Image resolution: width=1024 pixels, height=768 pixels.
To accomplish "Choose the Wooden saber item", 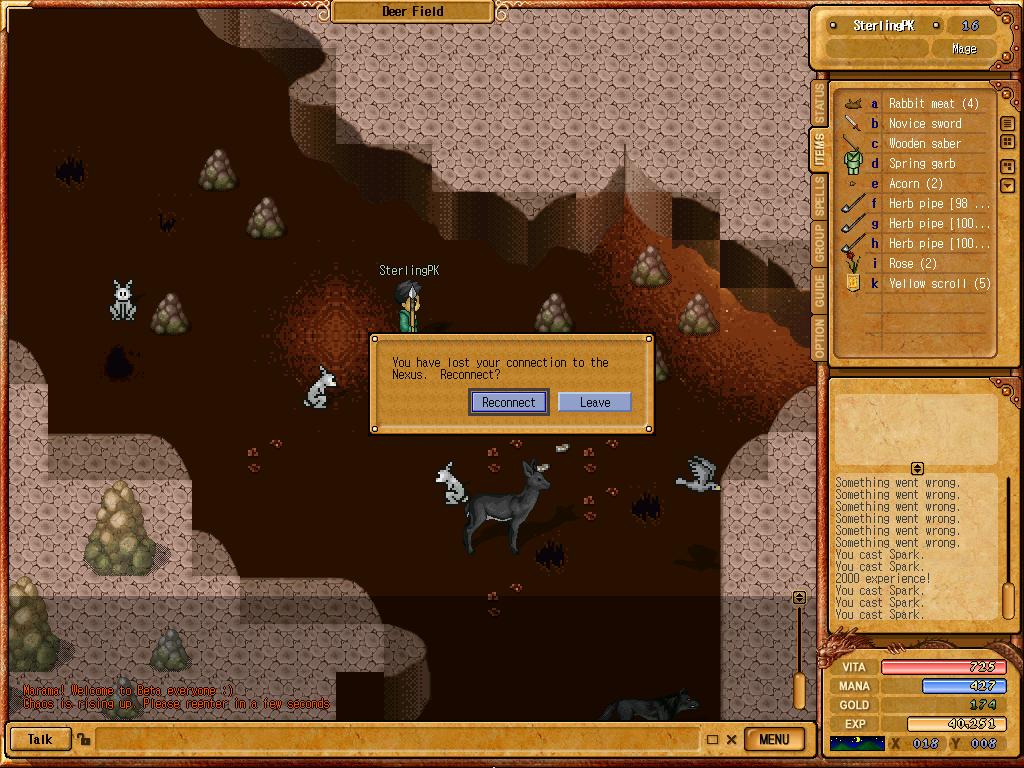I will [925, 144].
